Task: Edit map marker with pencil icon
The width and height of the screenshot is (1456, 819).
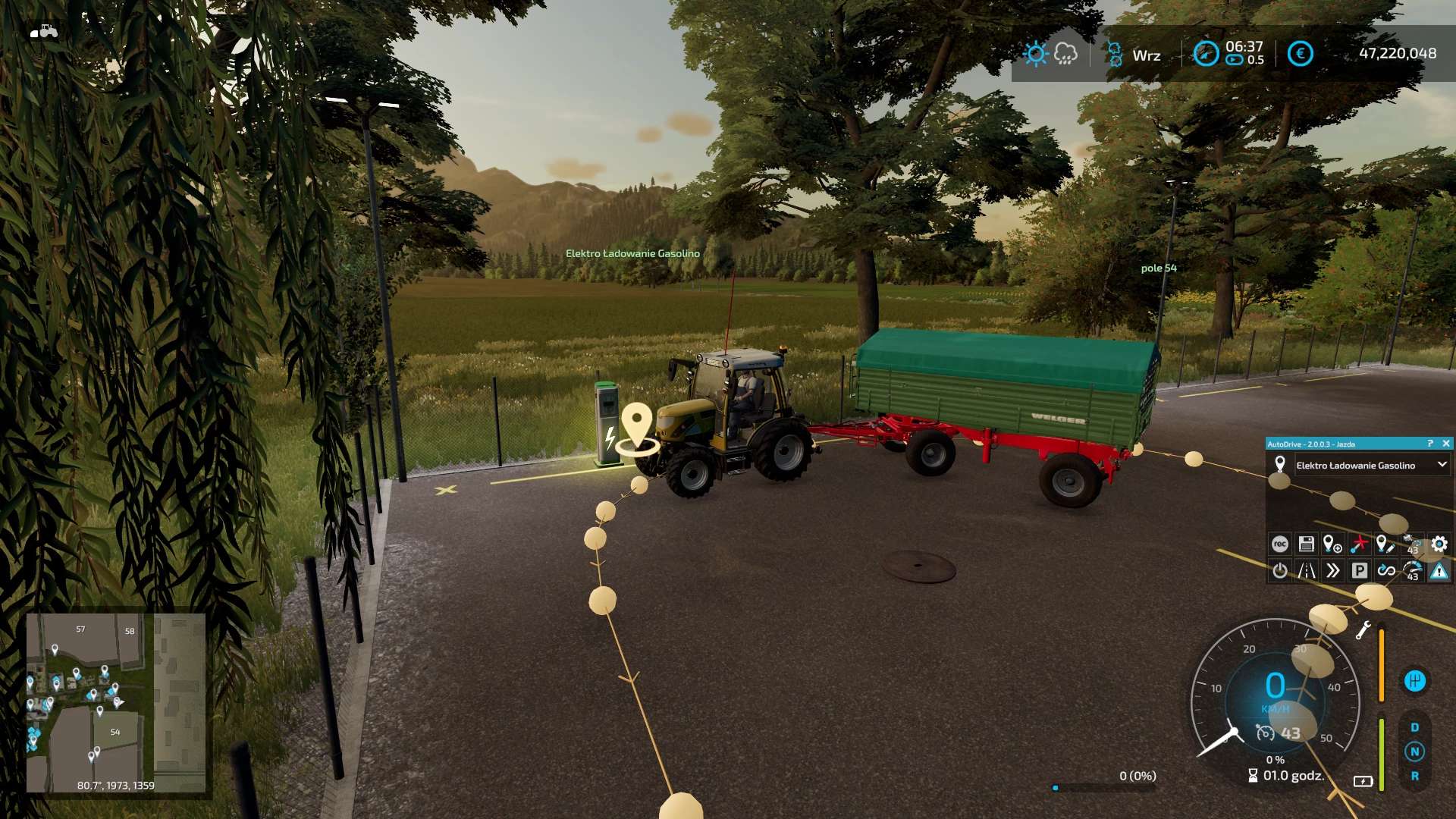Action: [x=1385, y=544]
